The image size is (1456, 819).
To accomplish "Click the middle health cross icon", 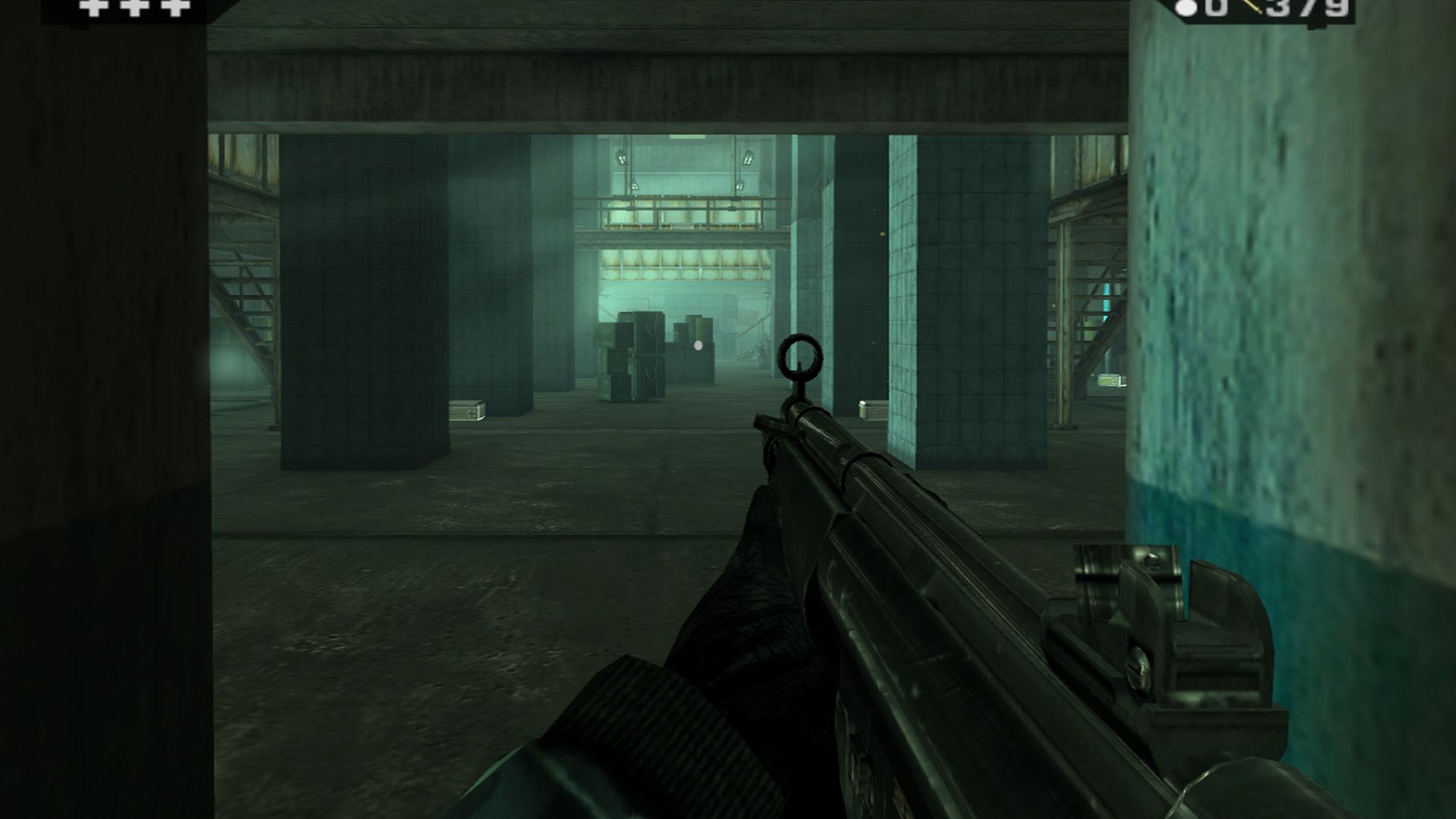I will pyautogui.click(x=133, y=8).
